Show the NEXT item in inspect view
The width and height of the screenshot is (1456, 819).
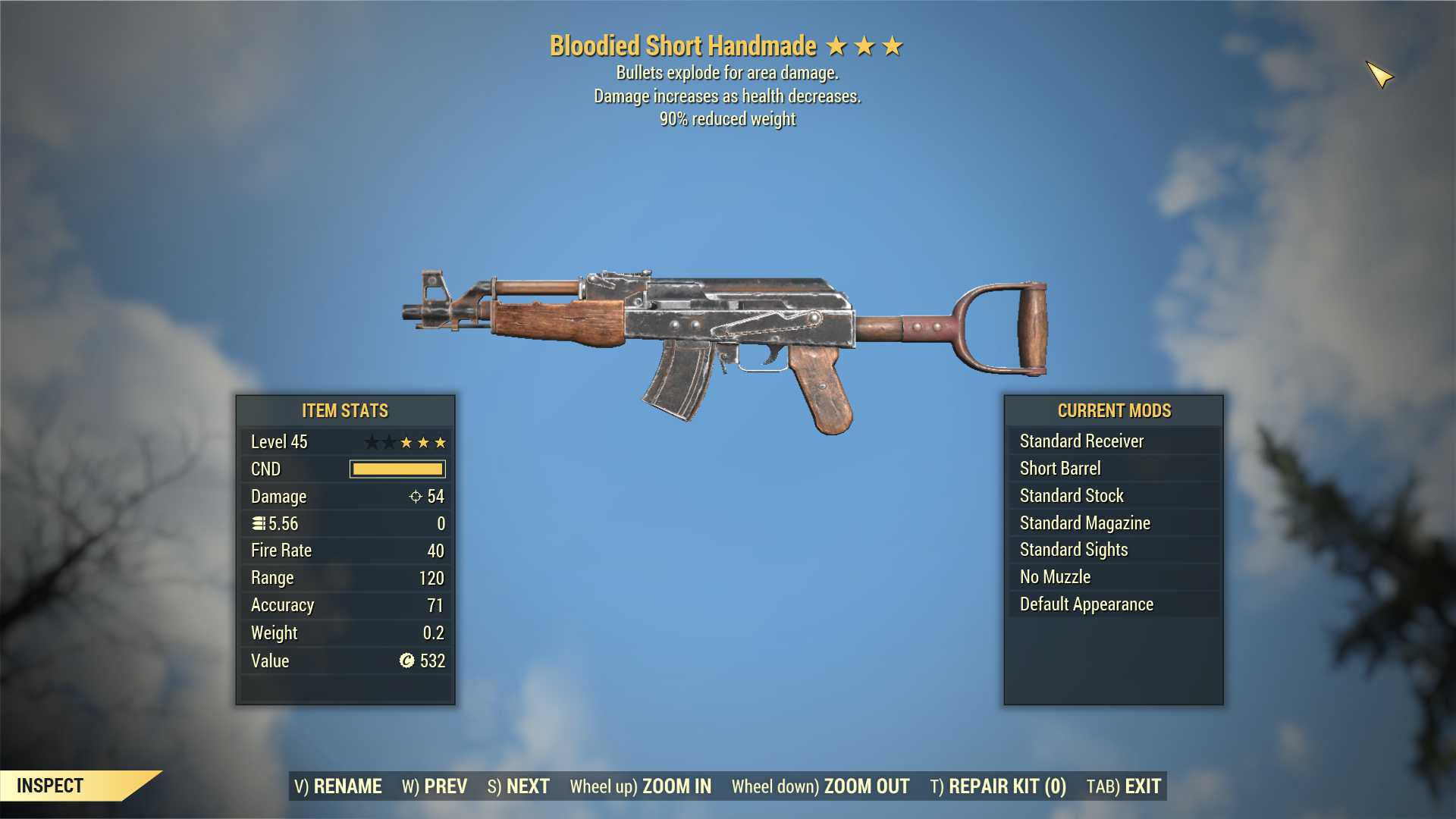519,786
